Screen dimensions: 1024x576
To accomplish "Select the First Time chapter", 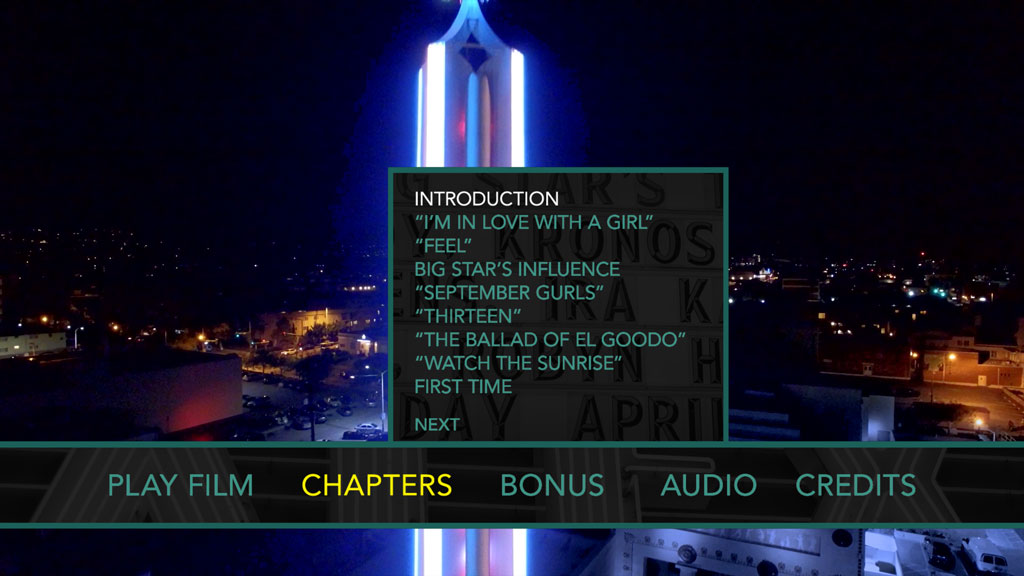I will 463,387.
